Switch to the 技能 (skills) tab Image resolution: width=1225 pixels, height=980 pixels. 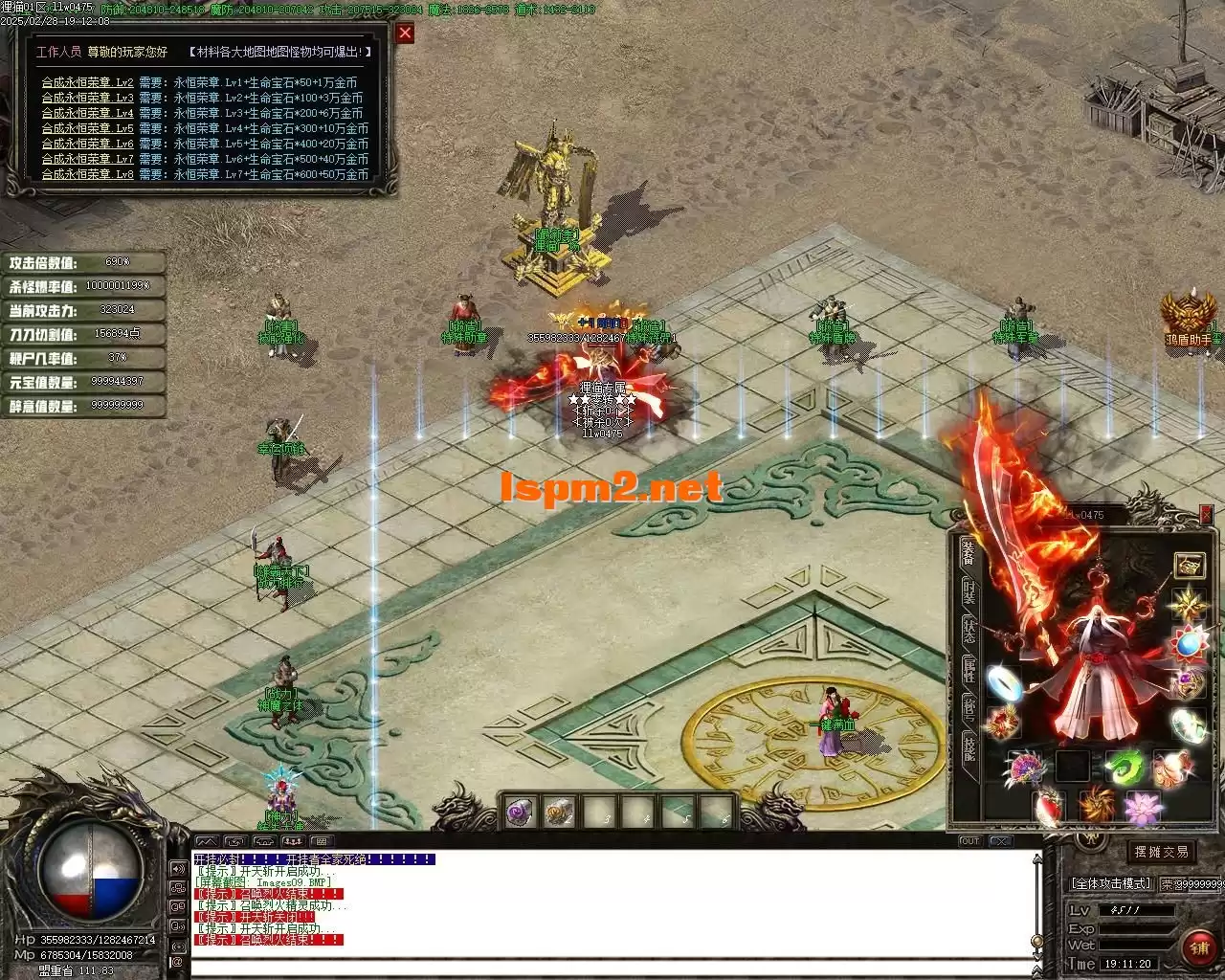pyautogui.click(x=969, y=748)
